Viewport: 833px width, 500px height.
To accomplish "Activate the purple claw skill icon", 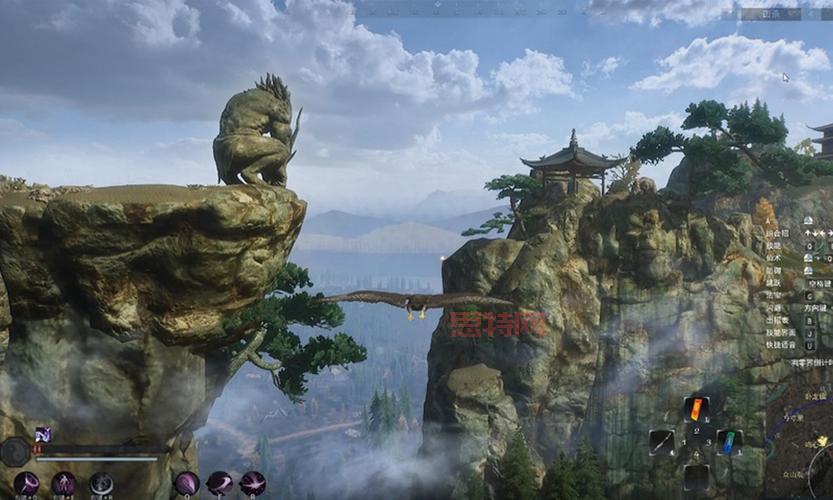I will pyautogui.click(x=187, y=484).
